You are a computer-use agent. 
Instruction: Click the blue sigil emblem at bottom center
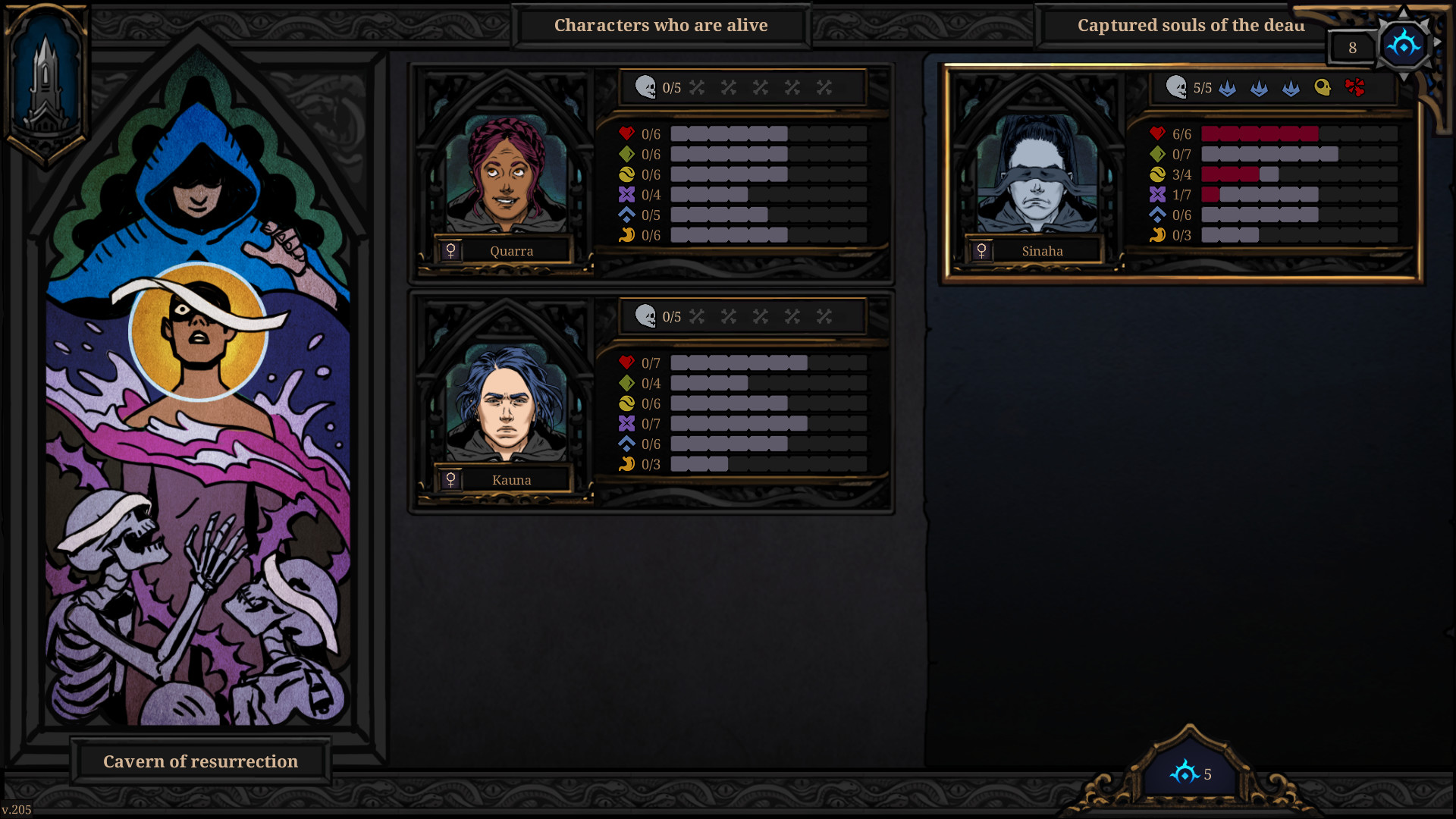click(1183, 774)
